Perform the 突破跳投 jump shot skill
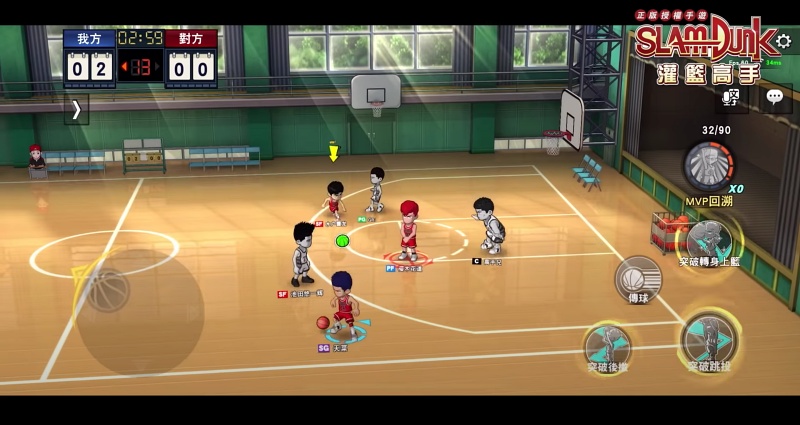800x425 pixels. pyautogui.click(x=708, y=340)
